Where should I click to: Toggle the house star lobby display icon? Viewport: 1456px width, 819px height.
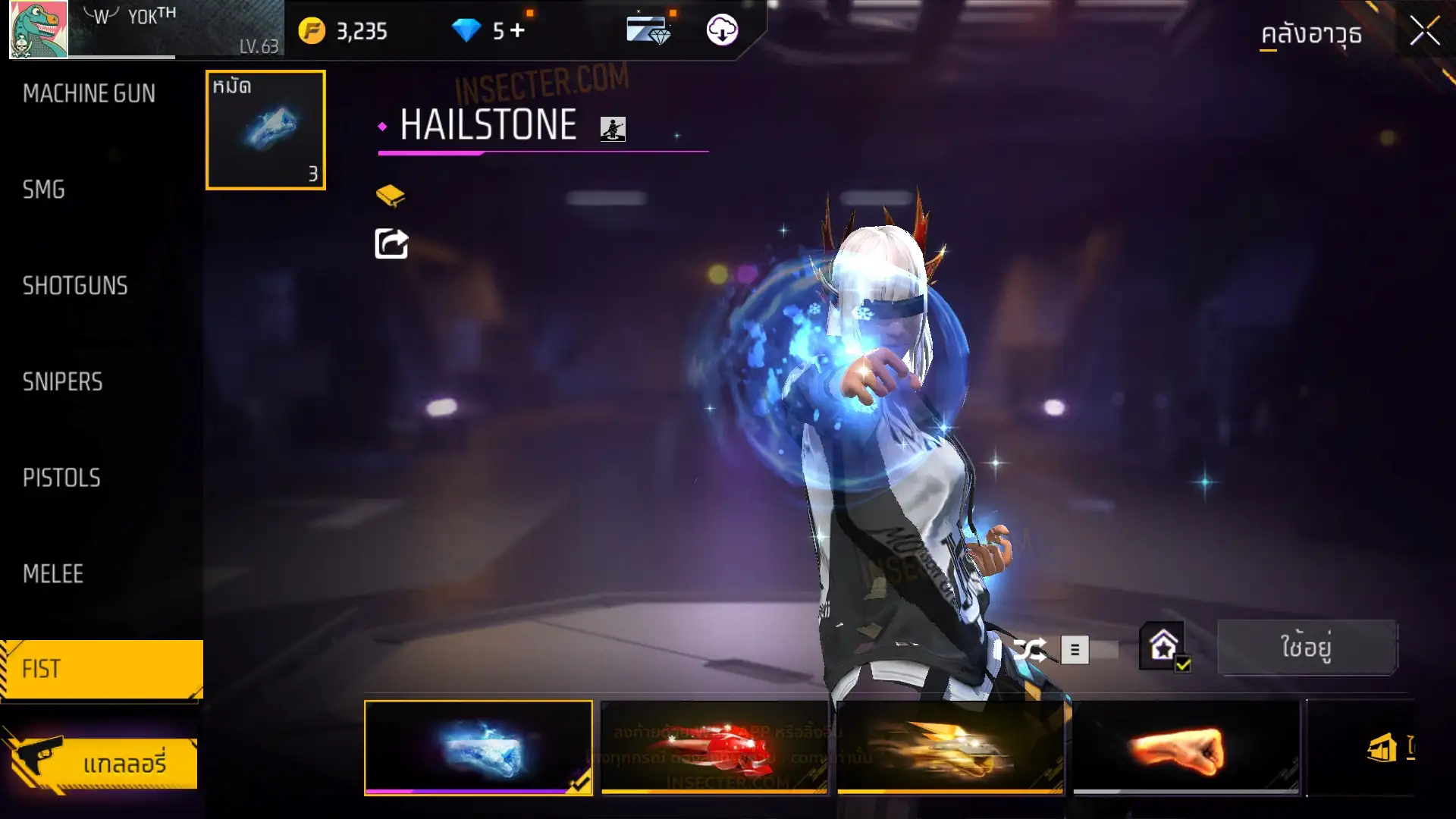(1163, 647)
